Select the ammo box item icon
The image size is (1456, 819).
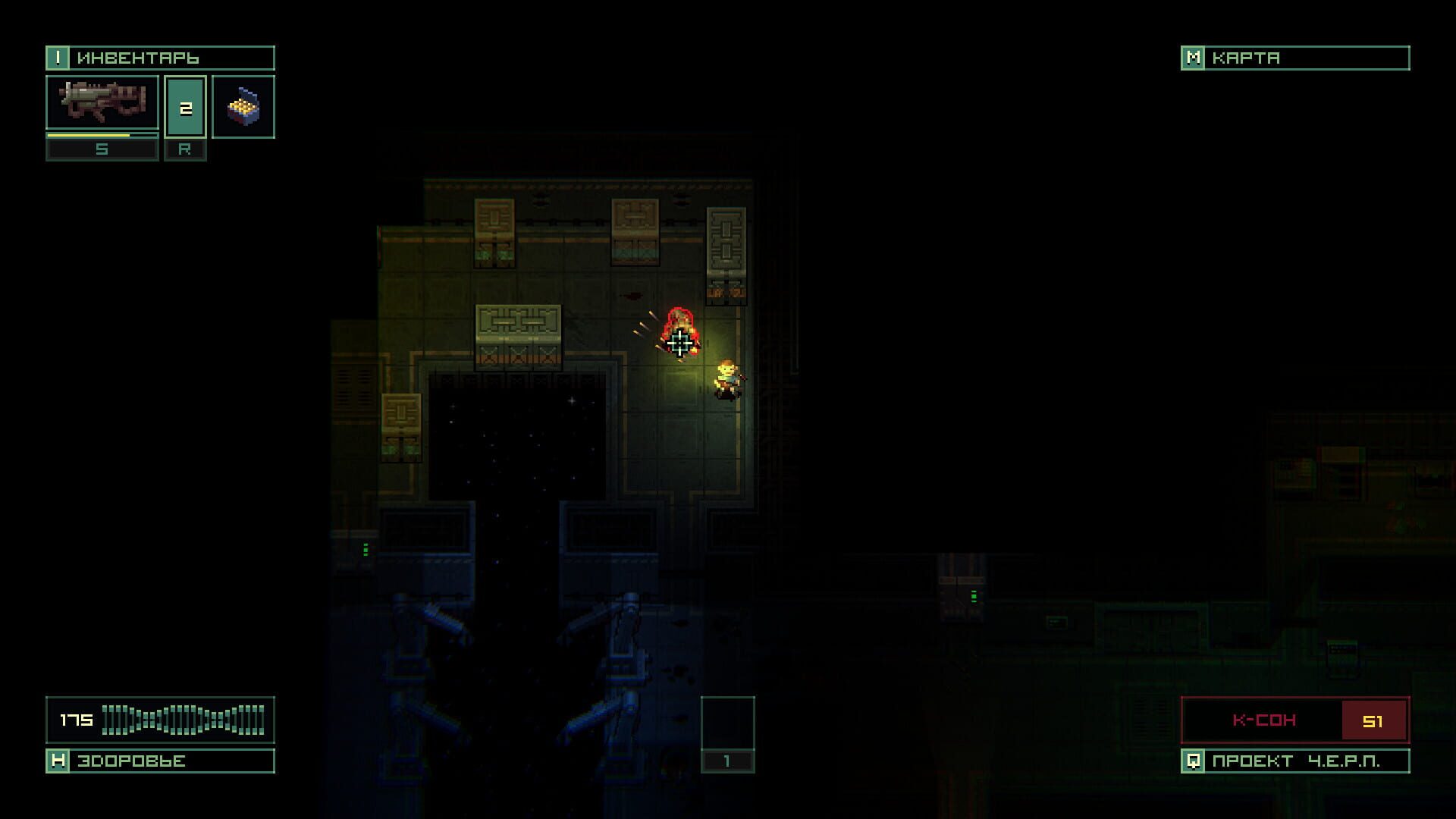point(243,106)
